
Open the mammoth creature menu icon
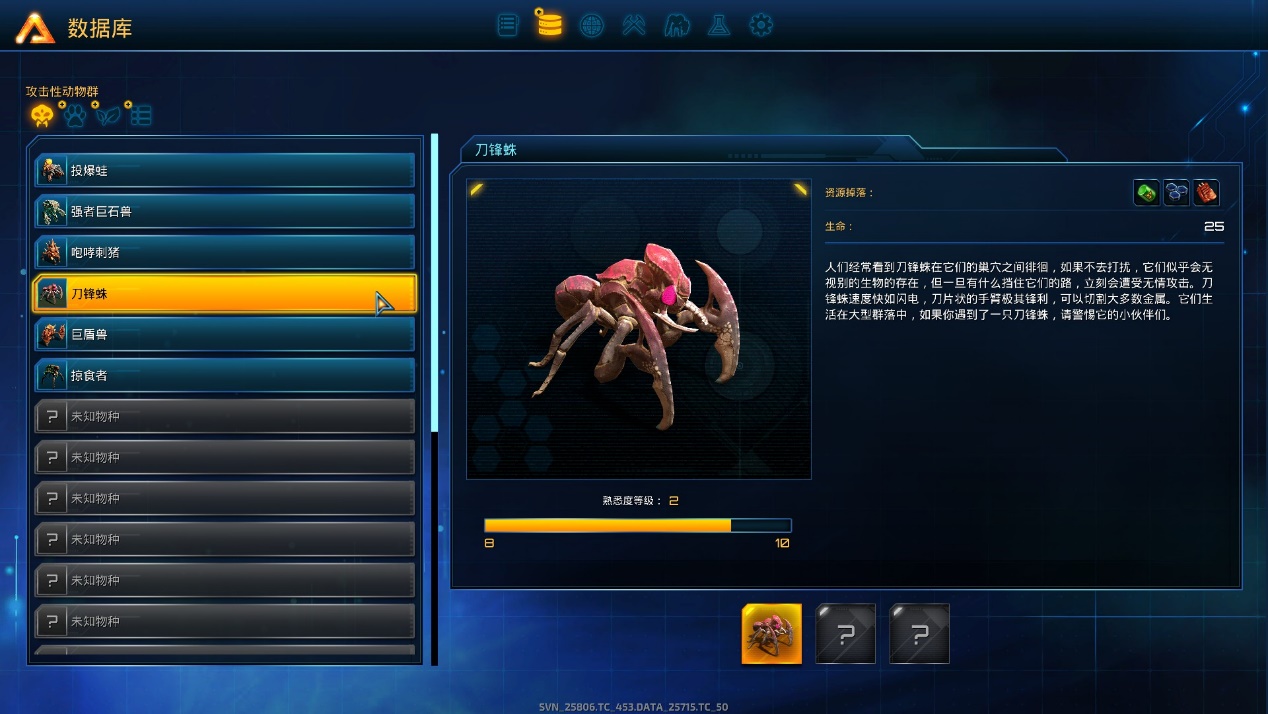click(x=677, y=24)
